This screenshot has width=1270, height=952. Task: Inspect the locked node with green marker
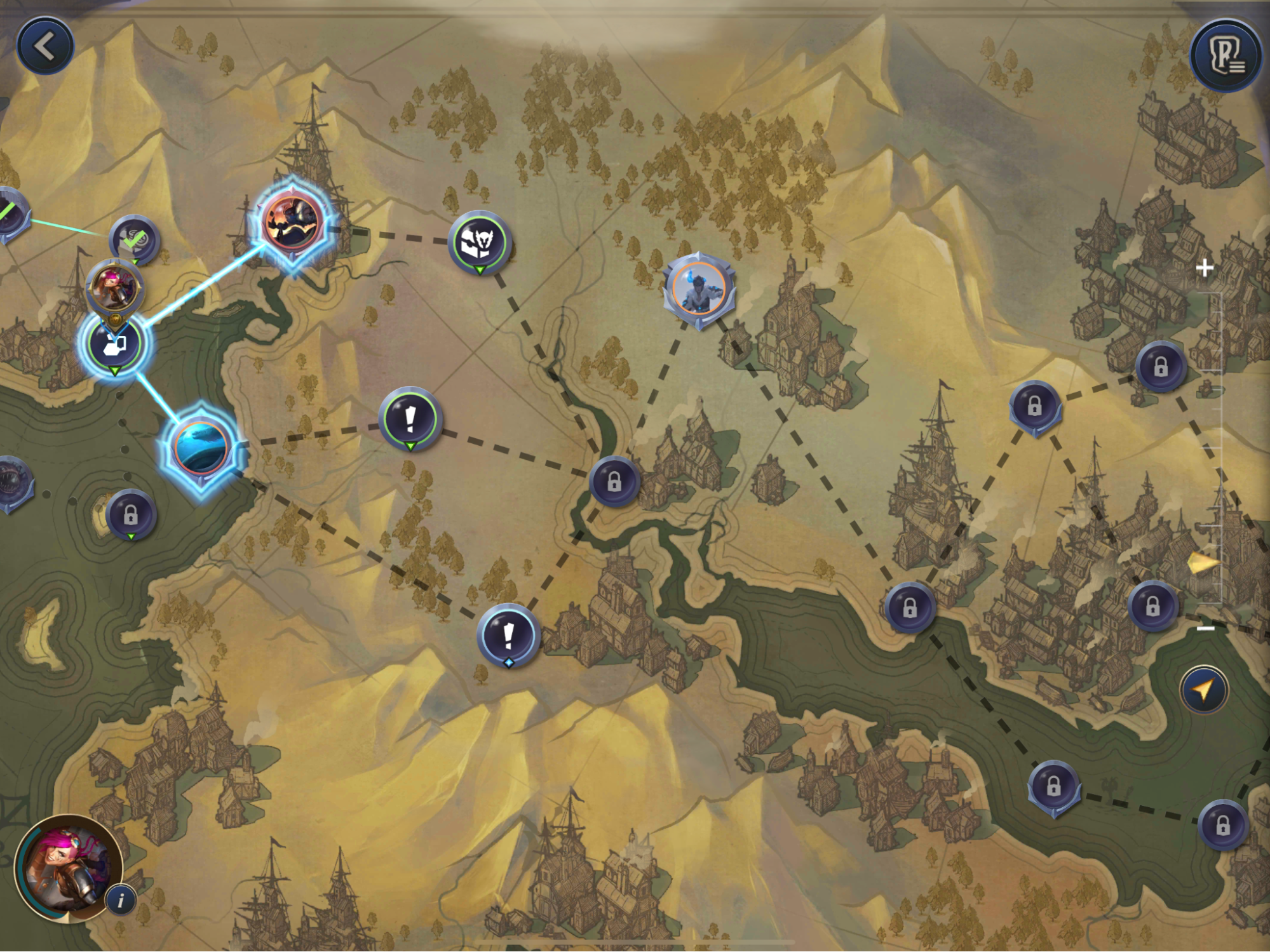pos(130,514)
